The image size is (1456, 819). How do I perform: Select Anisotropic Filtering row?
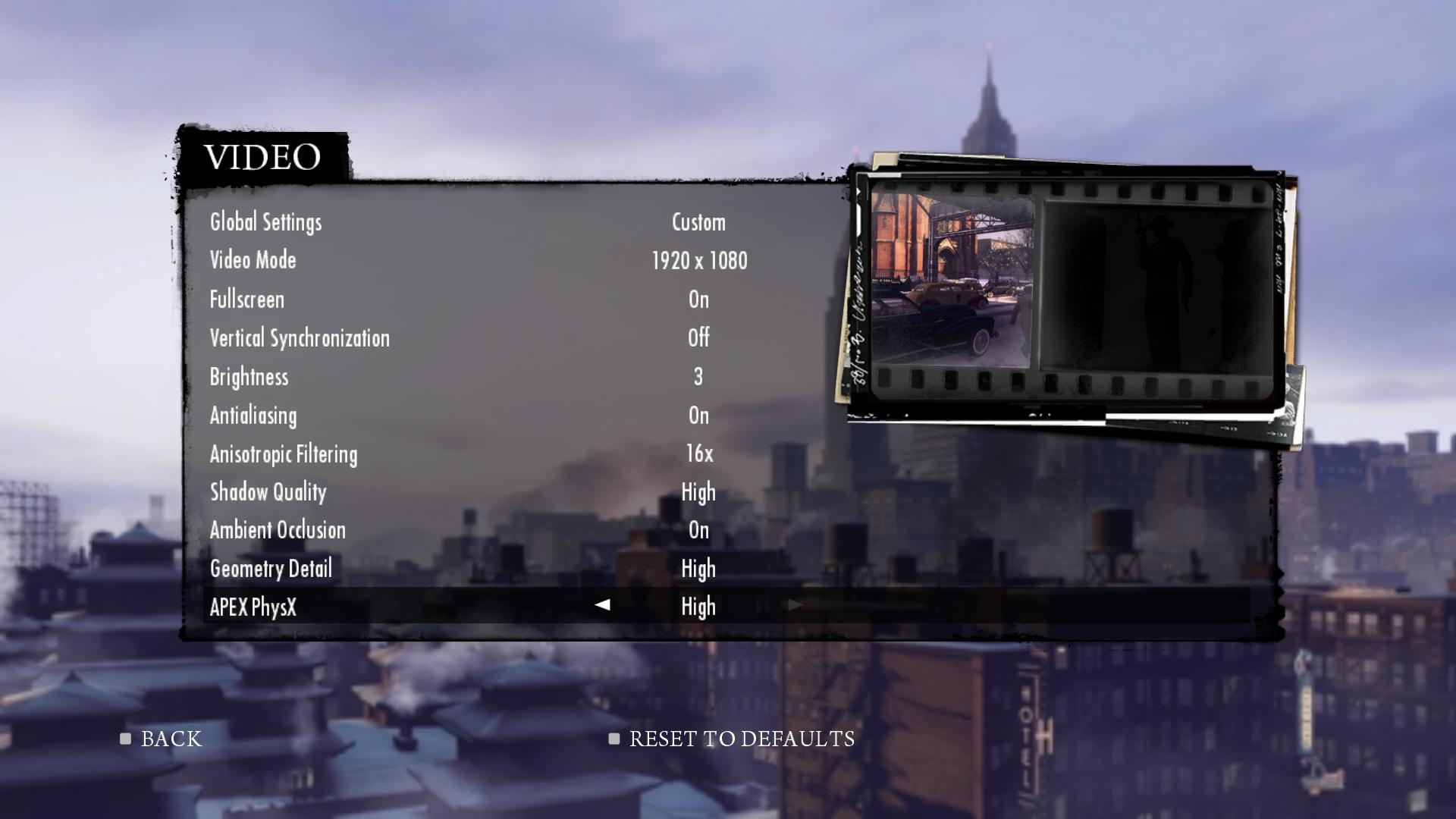284,454
